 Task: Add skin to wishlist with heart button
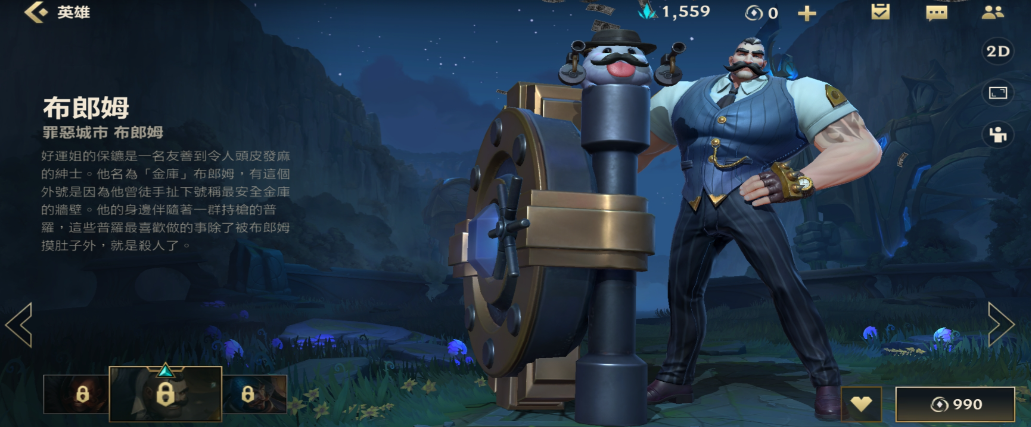tap(861, 404)
